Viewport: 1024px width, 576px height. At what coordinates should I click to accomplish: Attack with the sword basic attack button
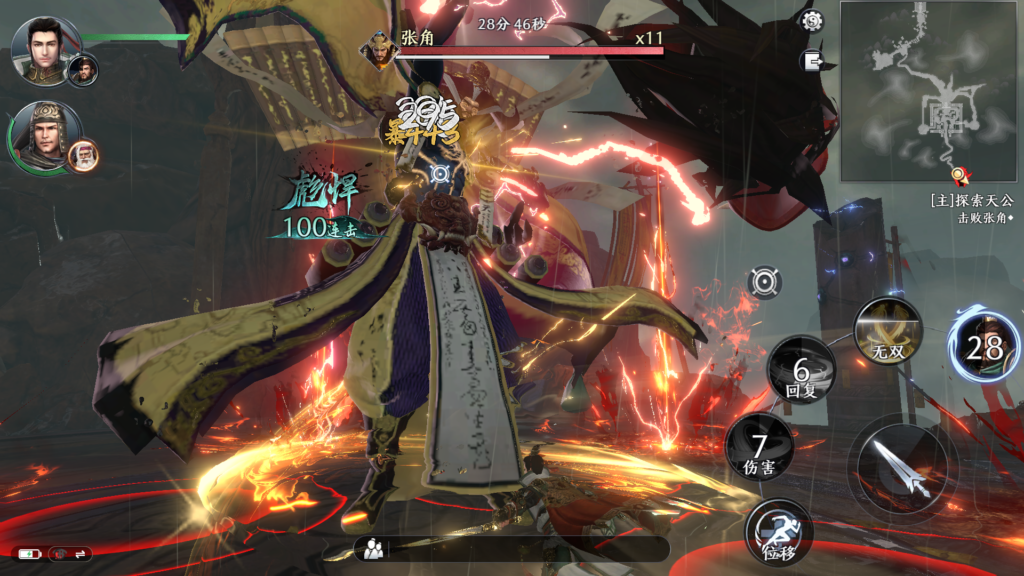pyautogui.click(x=902, y=468)
